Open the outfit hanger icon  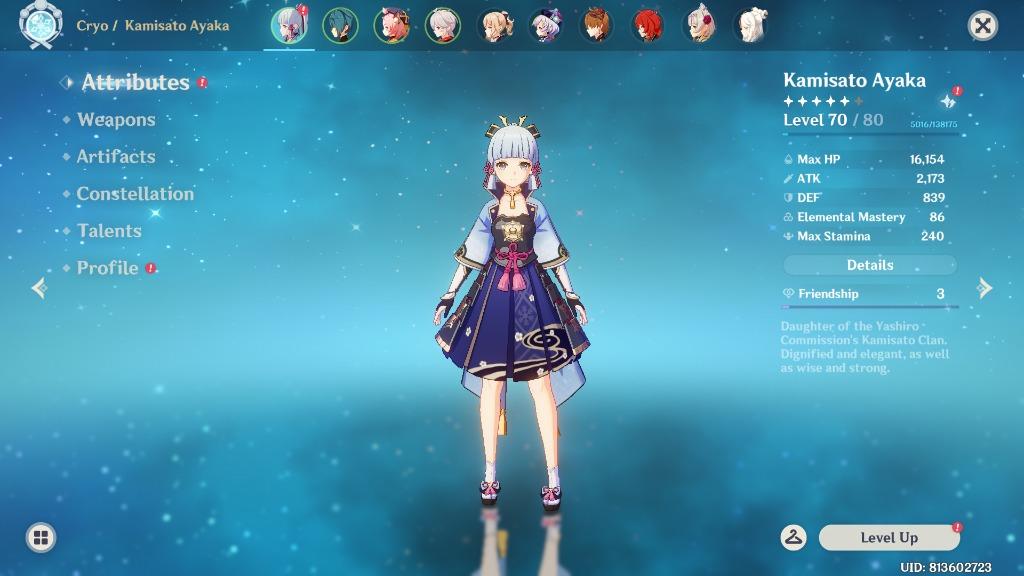point(794,537)
